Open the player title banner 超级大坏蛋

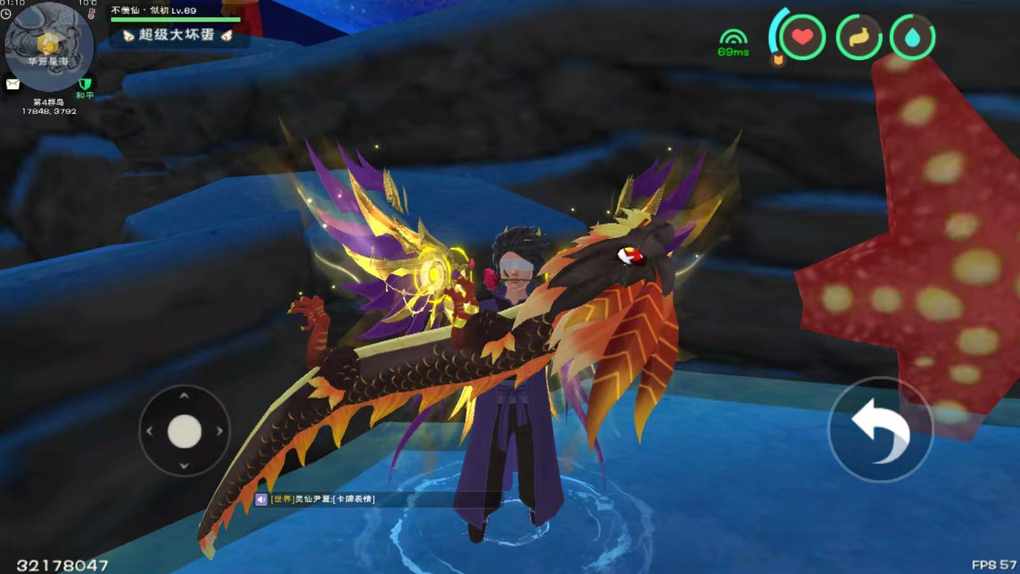coord(176,36)
